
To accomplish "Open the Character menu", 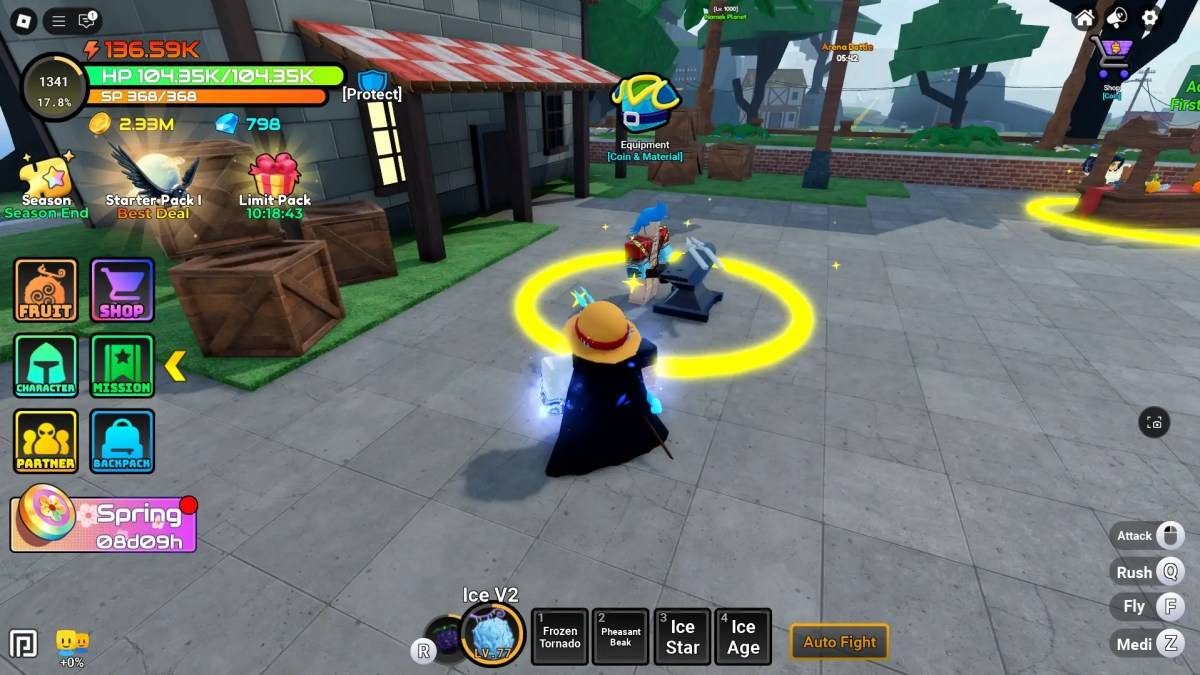I will click(46, 365).
